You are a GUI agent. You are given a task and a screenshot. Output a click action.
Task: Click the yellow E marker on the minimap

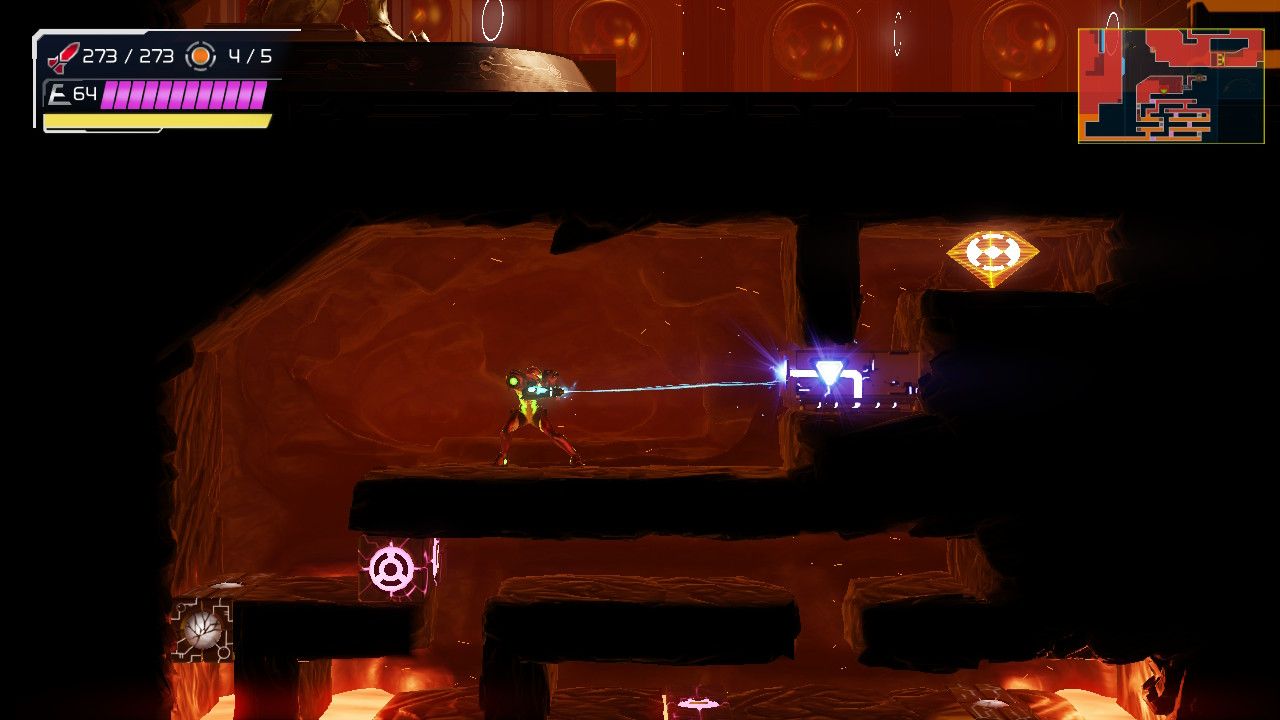[1220, 59]
